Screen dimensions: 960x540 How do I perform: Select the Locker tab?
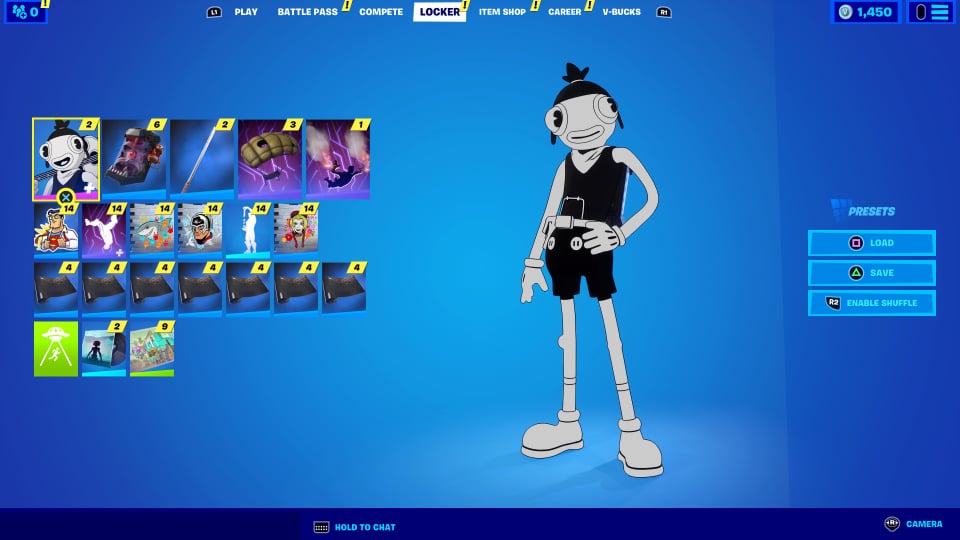[x=440, y=12]
